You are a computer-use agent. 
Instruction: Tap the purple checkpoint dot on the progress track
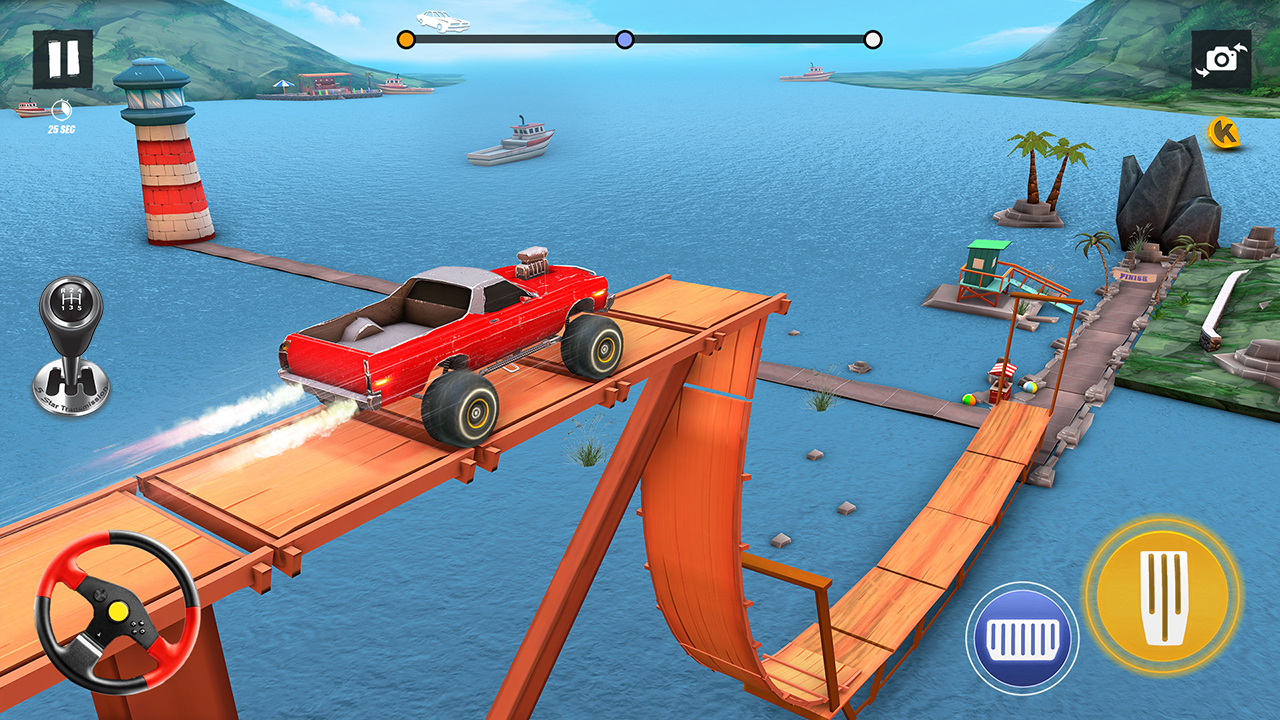click(624, 37)
